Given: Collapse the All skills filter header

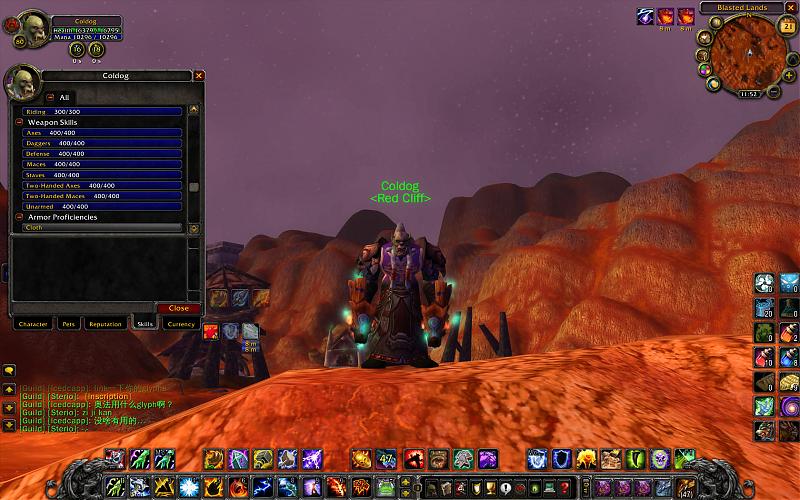Looking at the screenshot, I should pos(50,97).
